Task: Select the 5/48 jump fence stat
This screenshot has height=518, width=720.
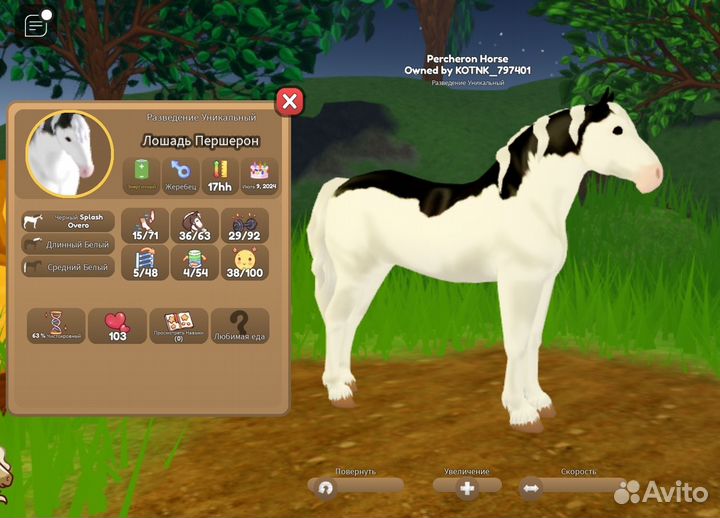Action: [x=145, y=264]
